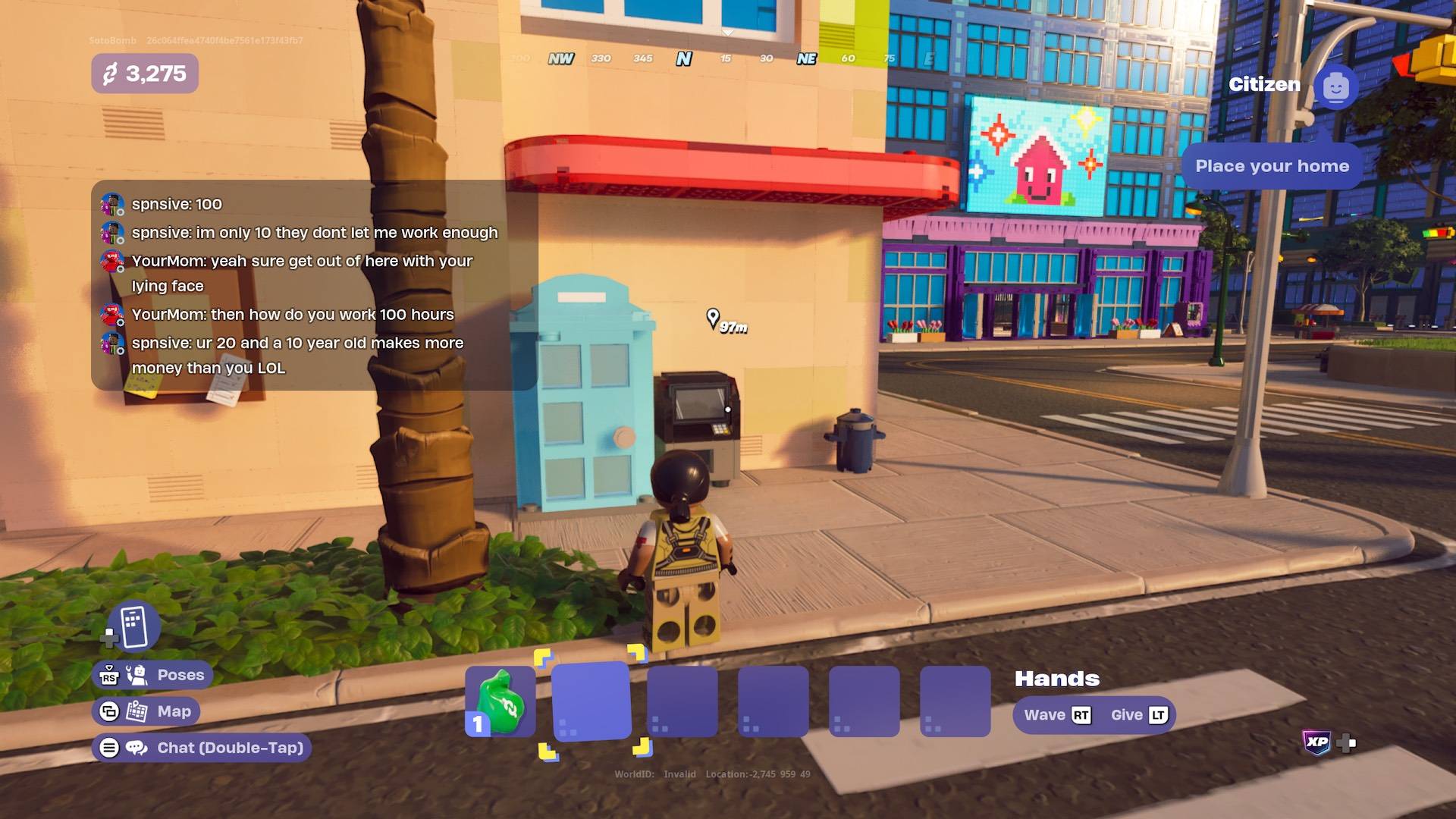Click the d-pad icon beside the phone button
The width and height of the screenshot is (1456, 819).
(x=111, y=637)
